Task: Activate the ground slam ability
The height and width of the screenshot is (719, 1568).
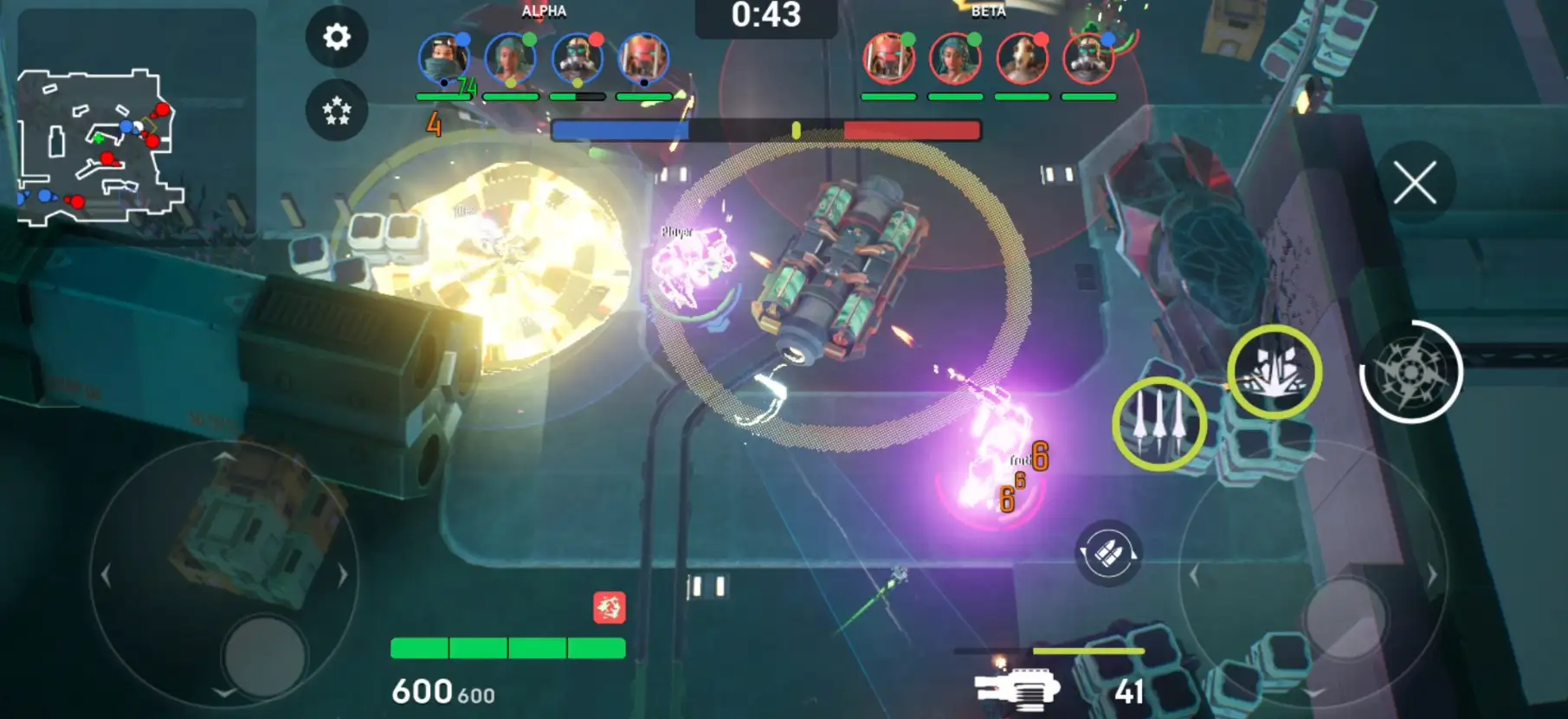Action: [1274, 372]
